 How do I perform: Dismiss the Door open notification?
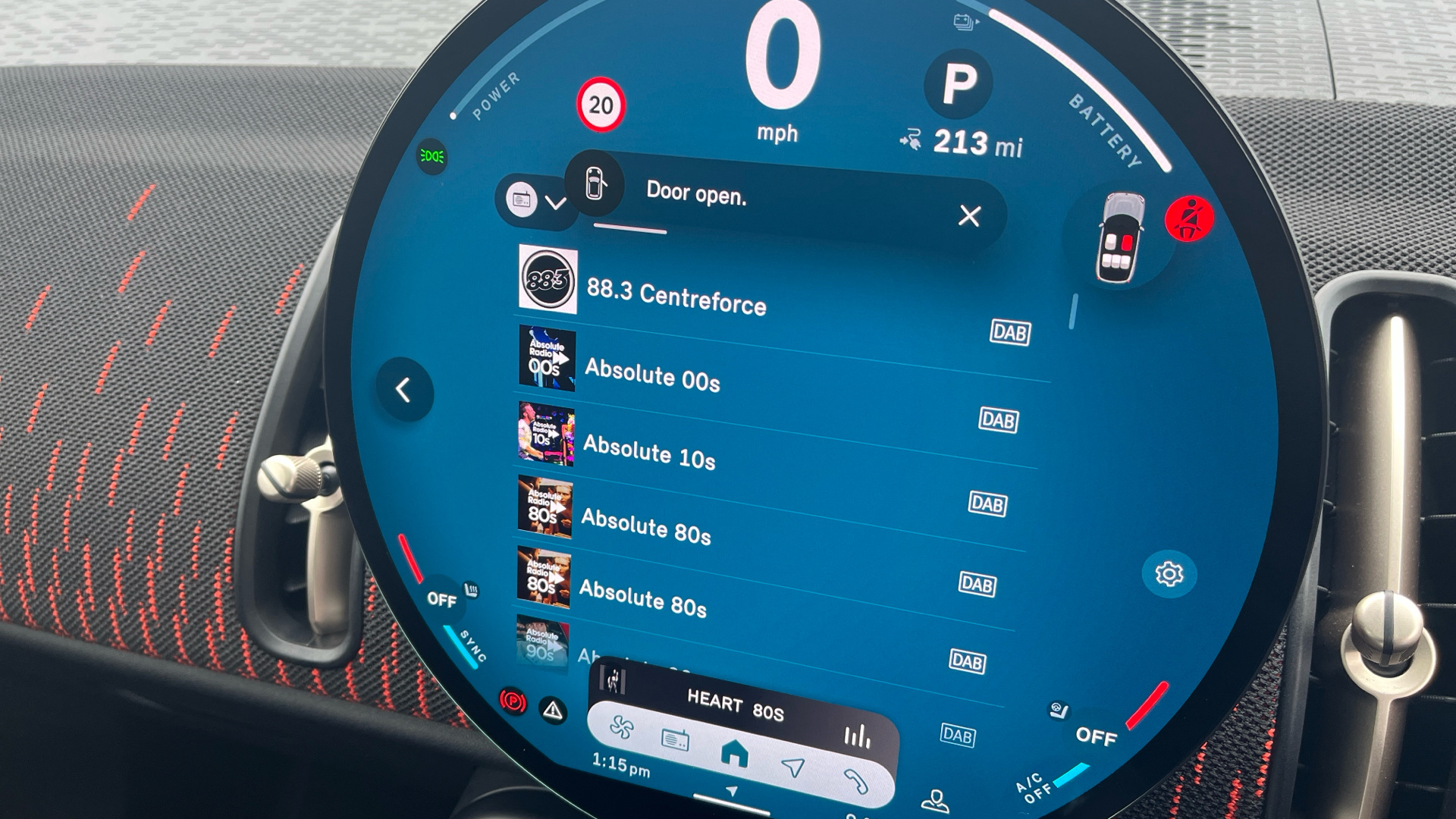click(x=968, y=216)
